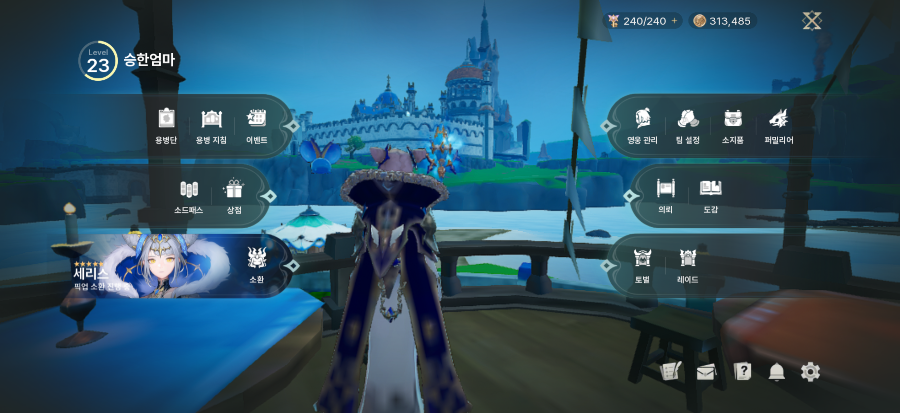Screen dimensions: 900x413
Task: Open the 용병 지침 menu
Action: 211,124
